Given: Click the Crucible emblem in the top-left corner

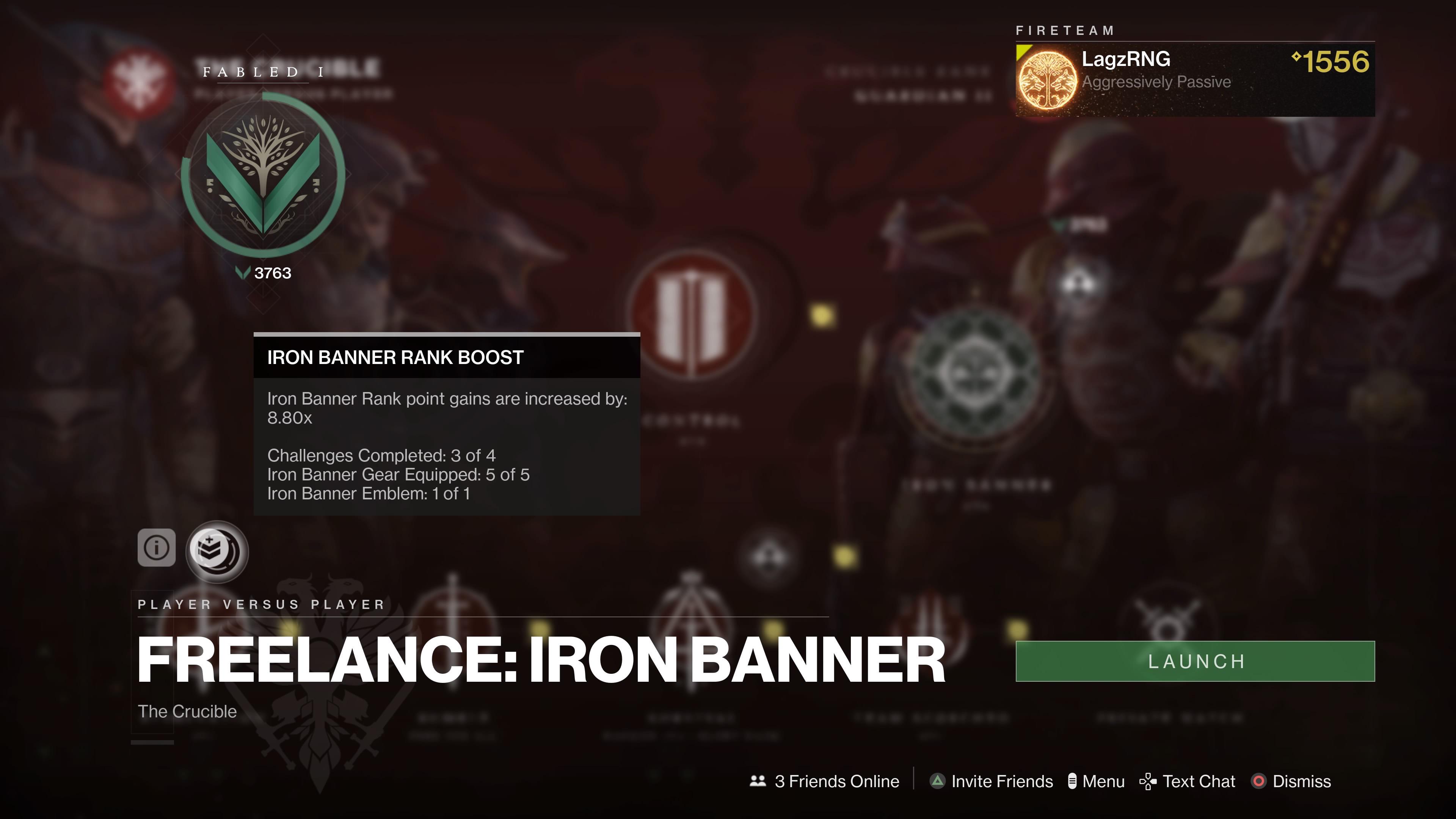Looking at the screenshot, I should tap(137, 79).
